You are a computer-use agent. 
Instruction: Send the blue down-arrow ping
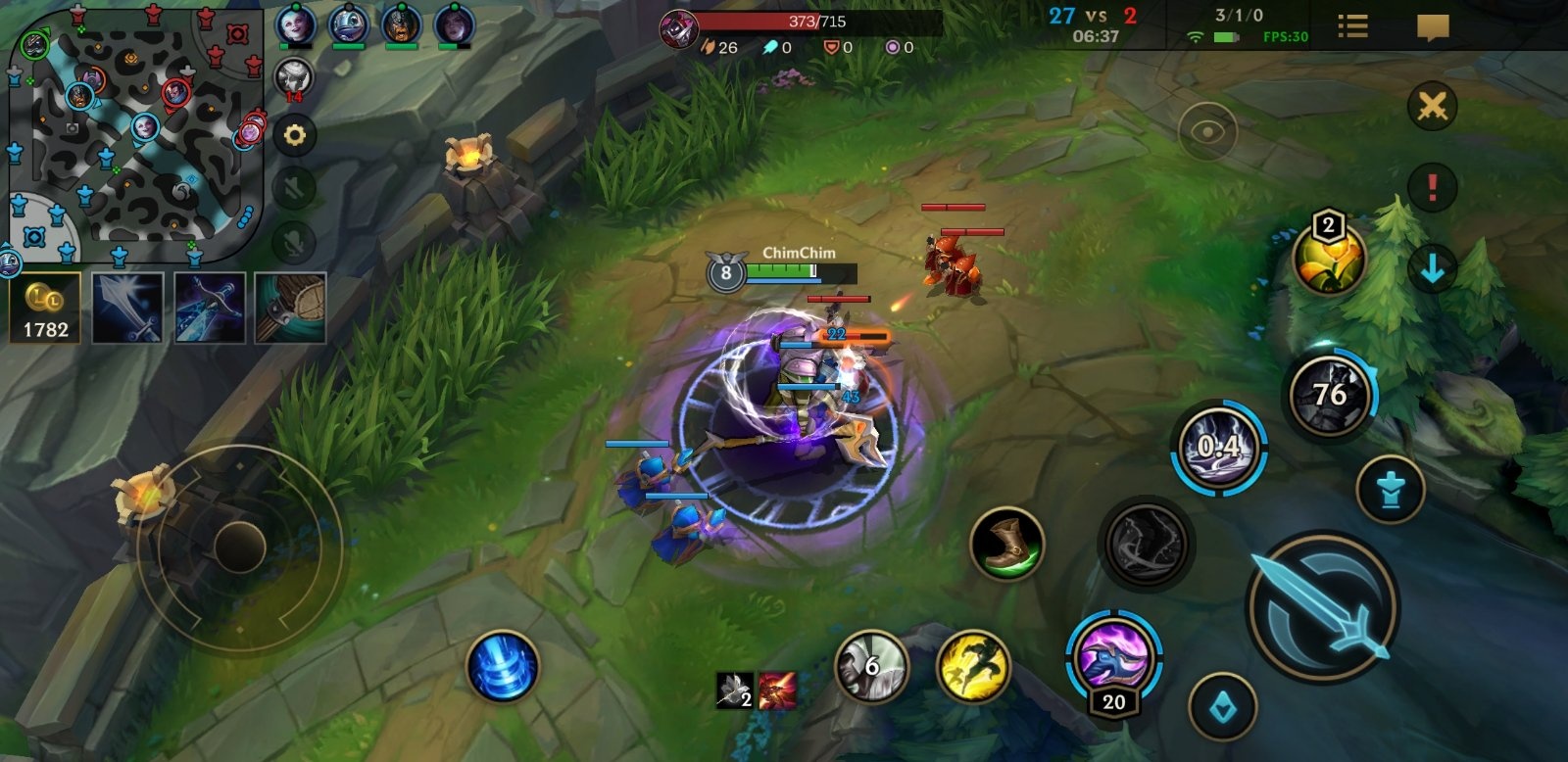[1432, 267]
